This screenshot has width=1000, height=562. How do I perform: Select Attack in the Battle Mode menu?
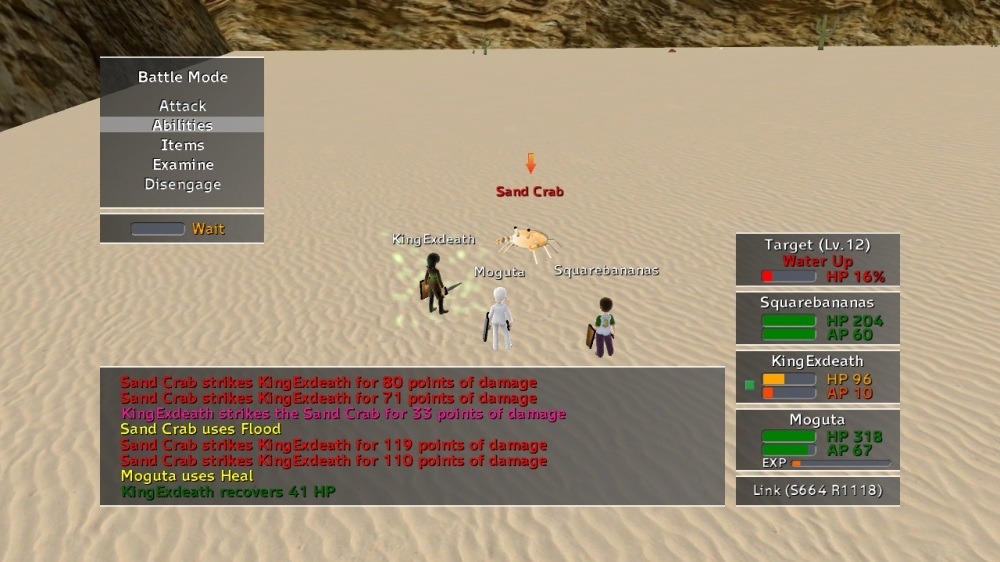[x=182, y=106]
